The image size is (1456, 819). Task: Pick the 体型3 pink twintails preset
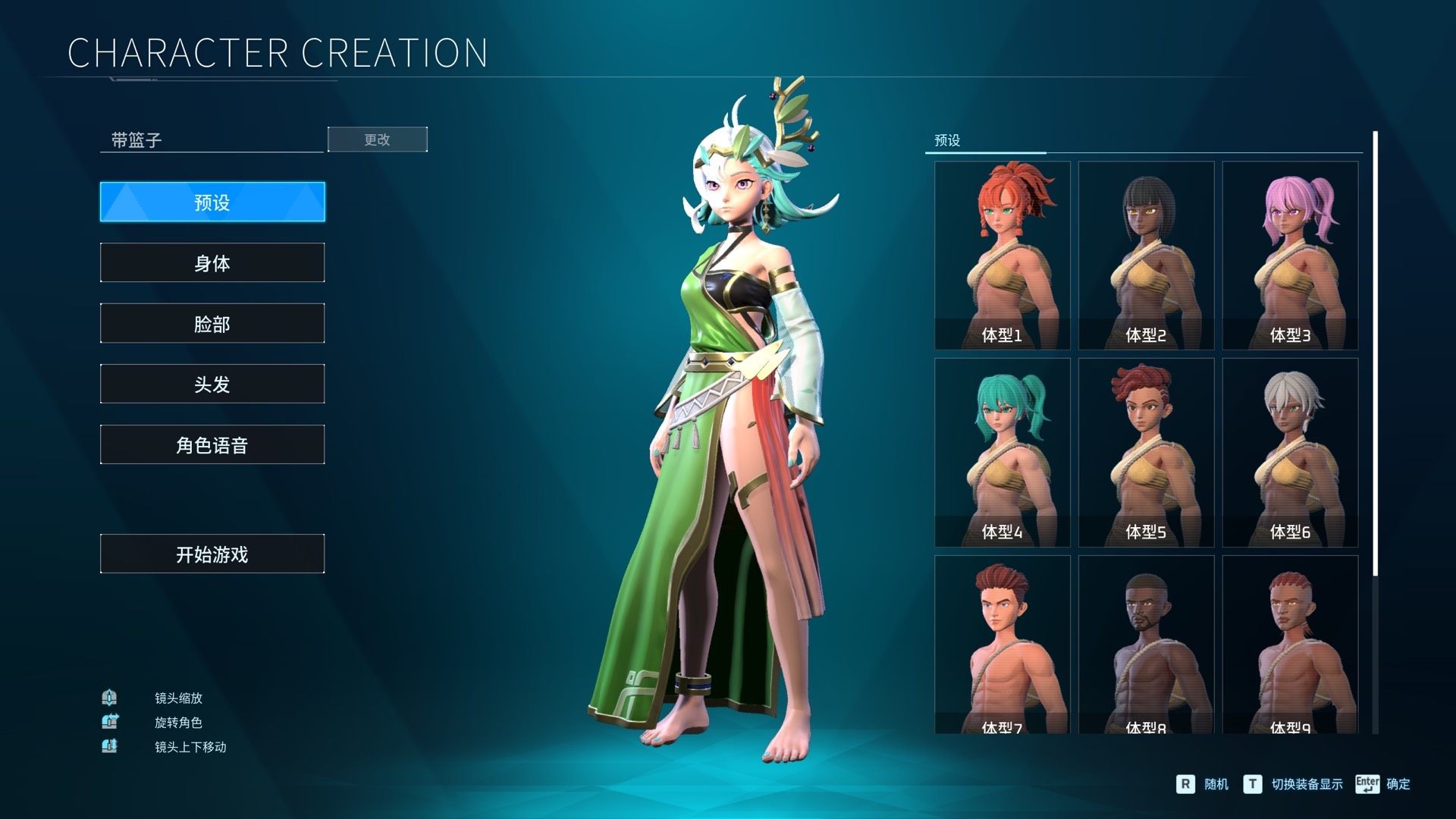tap(1290, 255)
